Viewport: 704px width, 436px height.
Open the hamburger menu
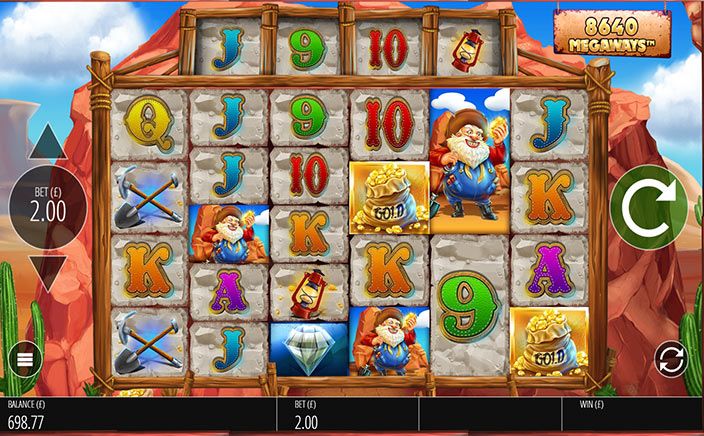point(23,358)
